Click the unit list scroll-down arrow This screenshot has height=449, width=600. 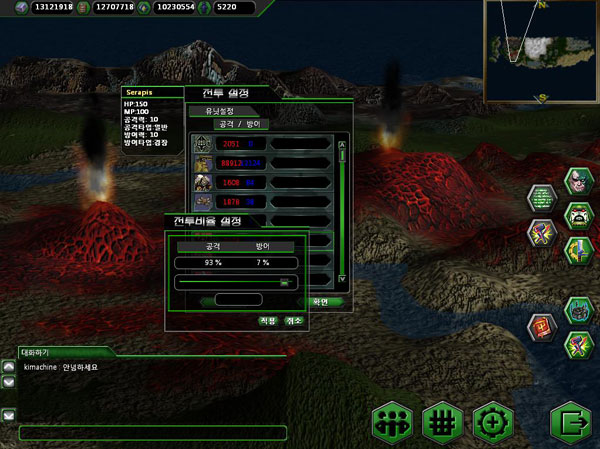342,278
